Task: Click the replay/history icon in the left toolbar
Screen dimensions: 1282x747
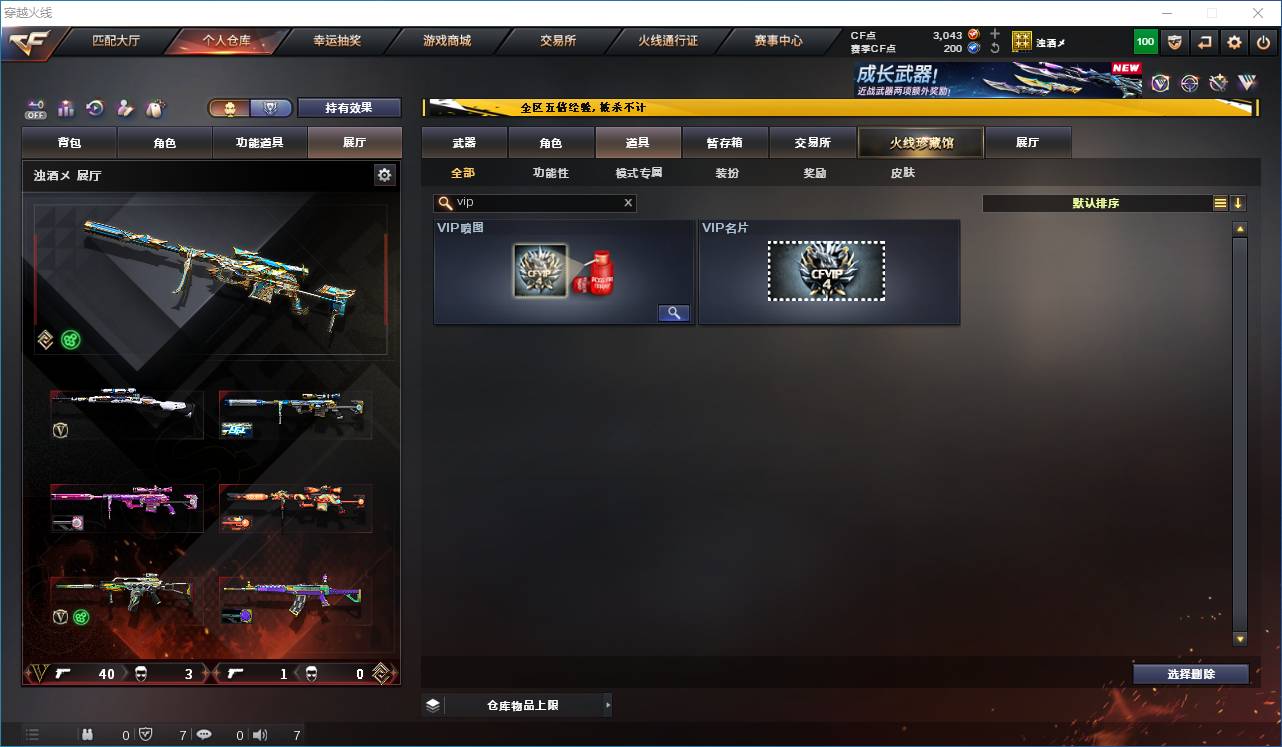Action: coord(94,107)
